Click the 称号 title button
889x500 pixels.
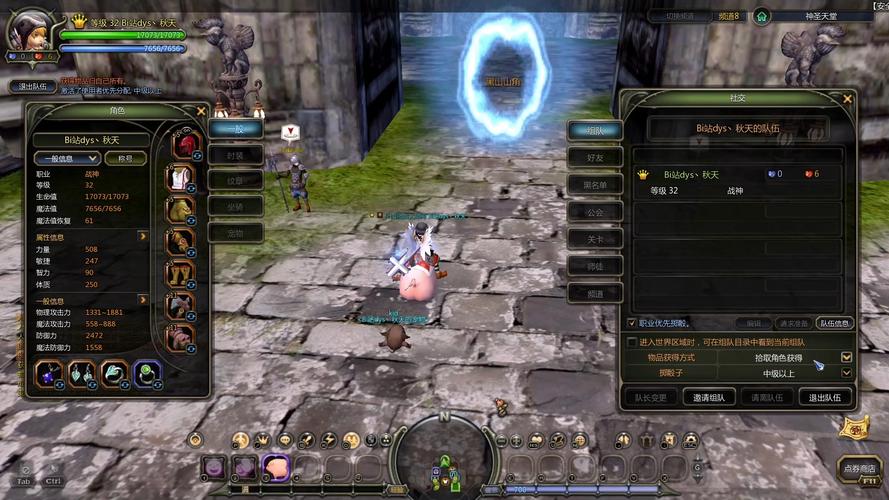[x=126, y=158]
